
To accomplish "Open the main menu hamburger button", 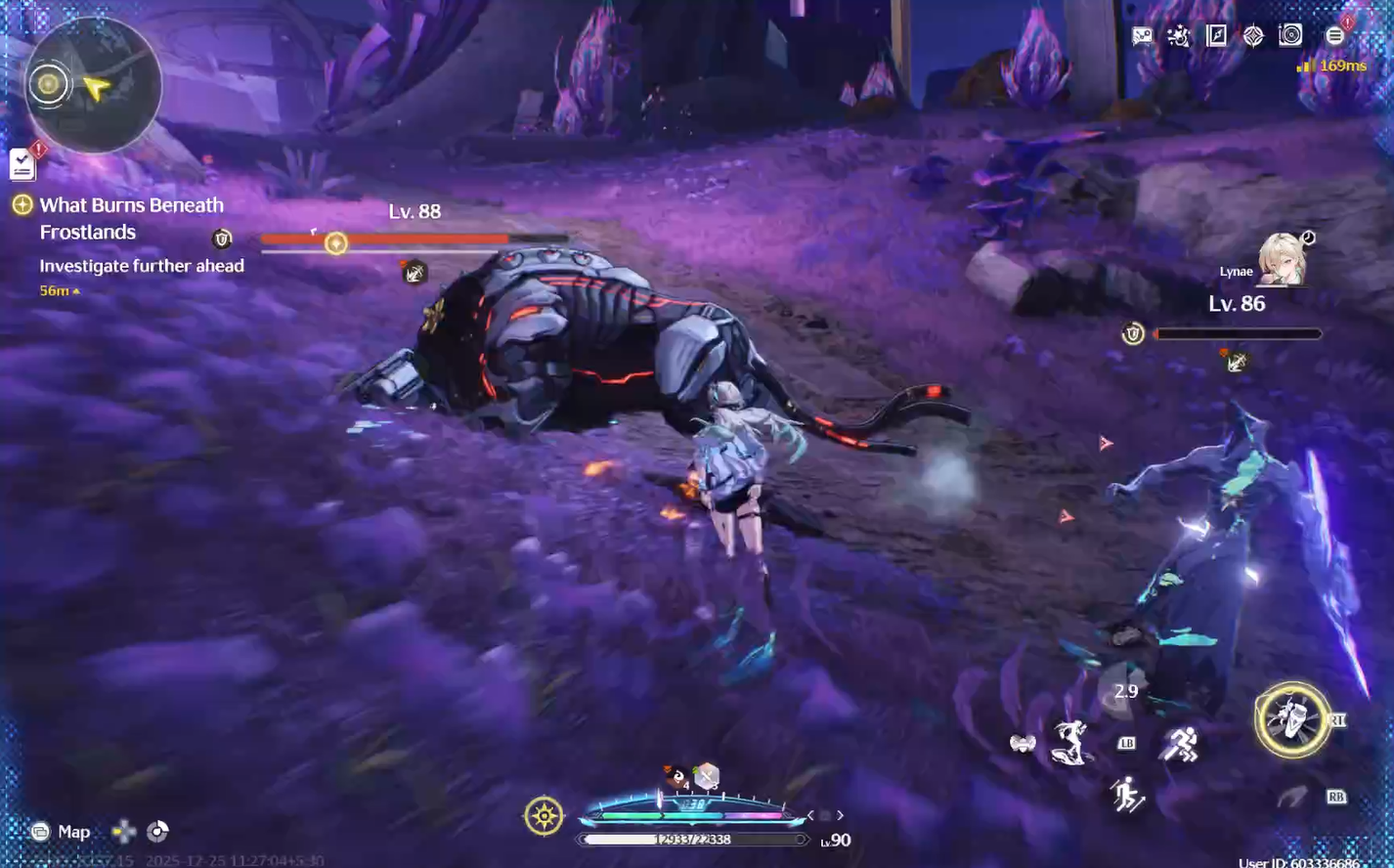I will [x=1334, y=36].
